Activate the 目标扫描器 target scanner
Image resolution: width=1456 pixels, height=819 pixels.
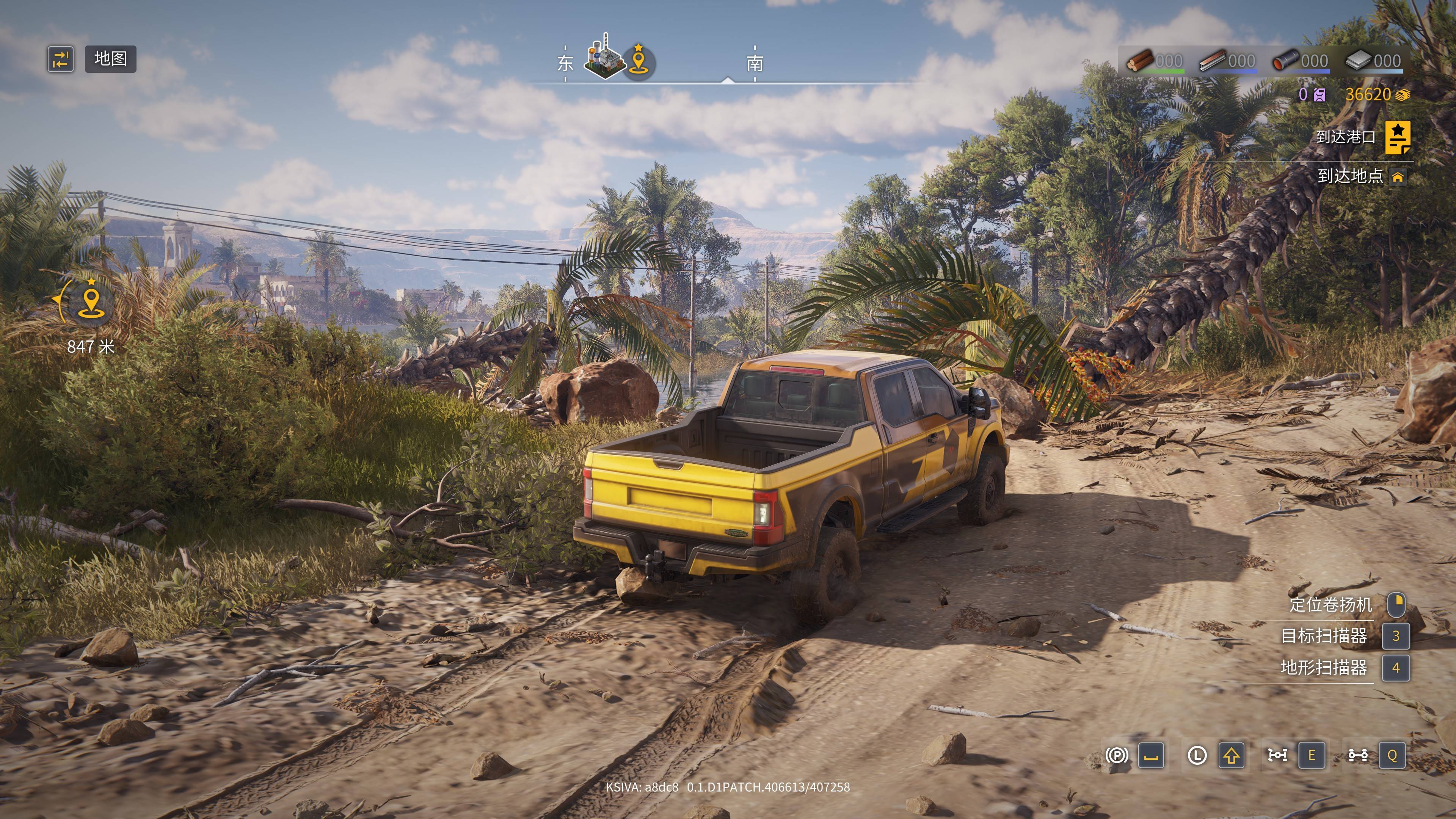coord(1324,636)
